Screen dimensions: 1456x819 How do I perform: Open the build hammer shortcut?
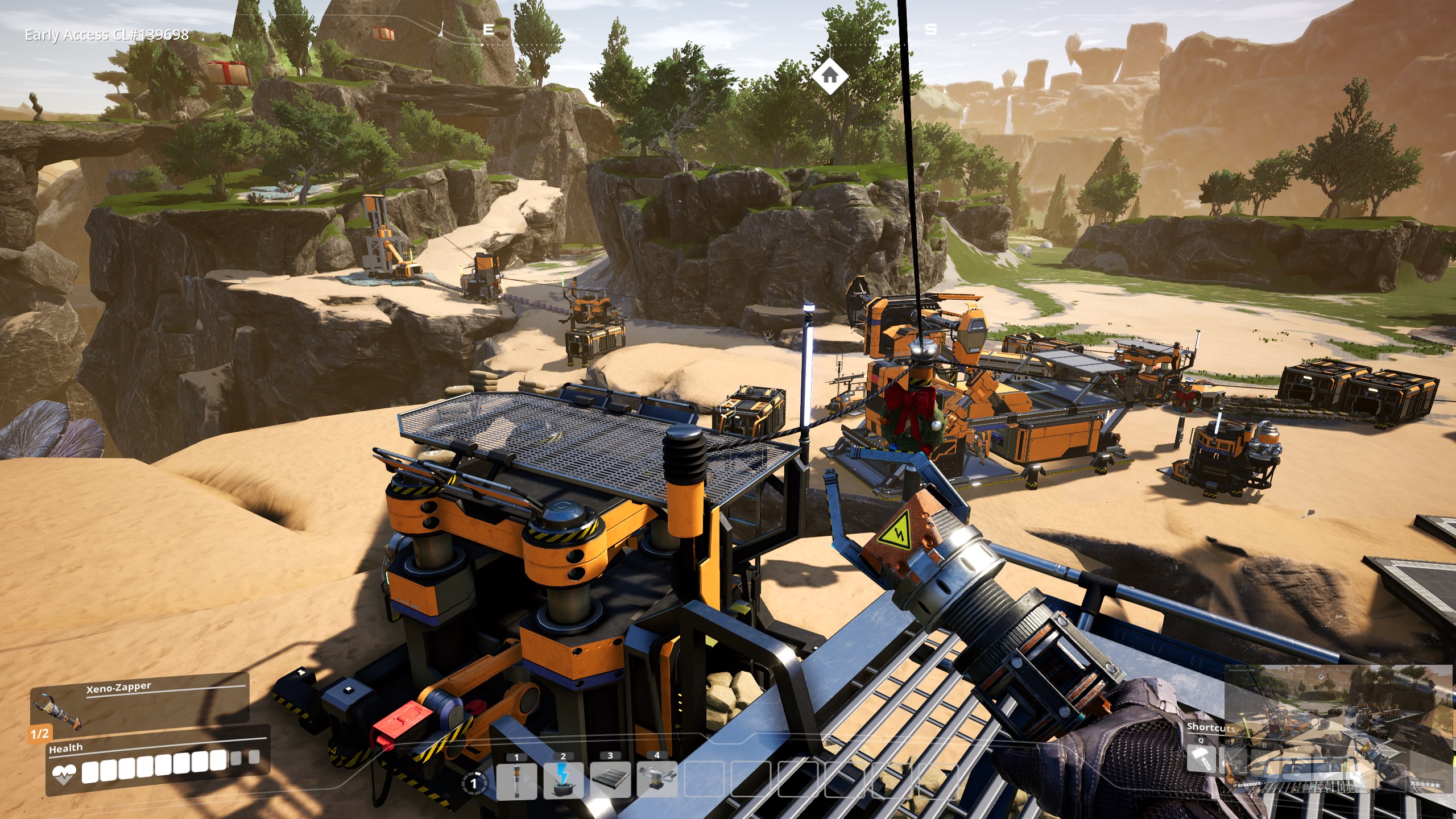coord(1201,758)
